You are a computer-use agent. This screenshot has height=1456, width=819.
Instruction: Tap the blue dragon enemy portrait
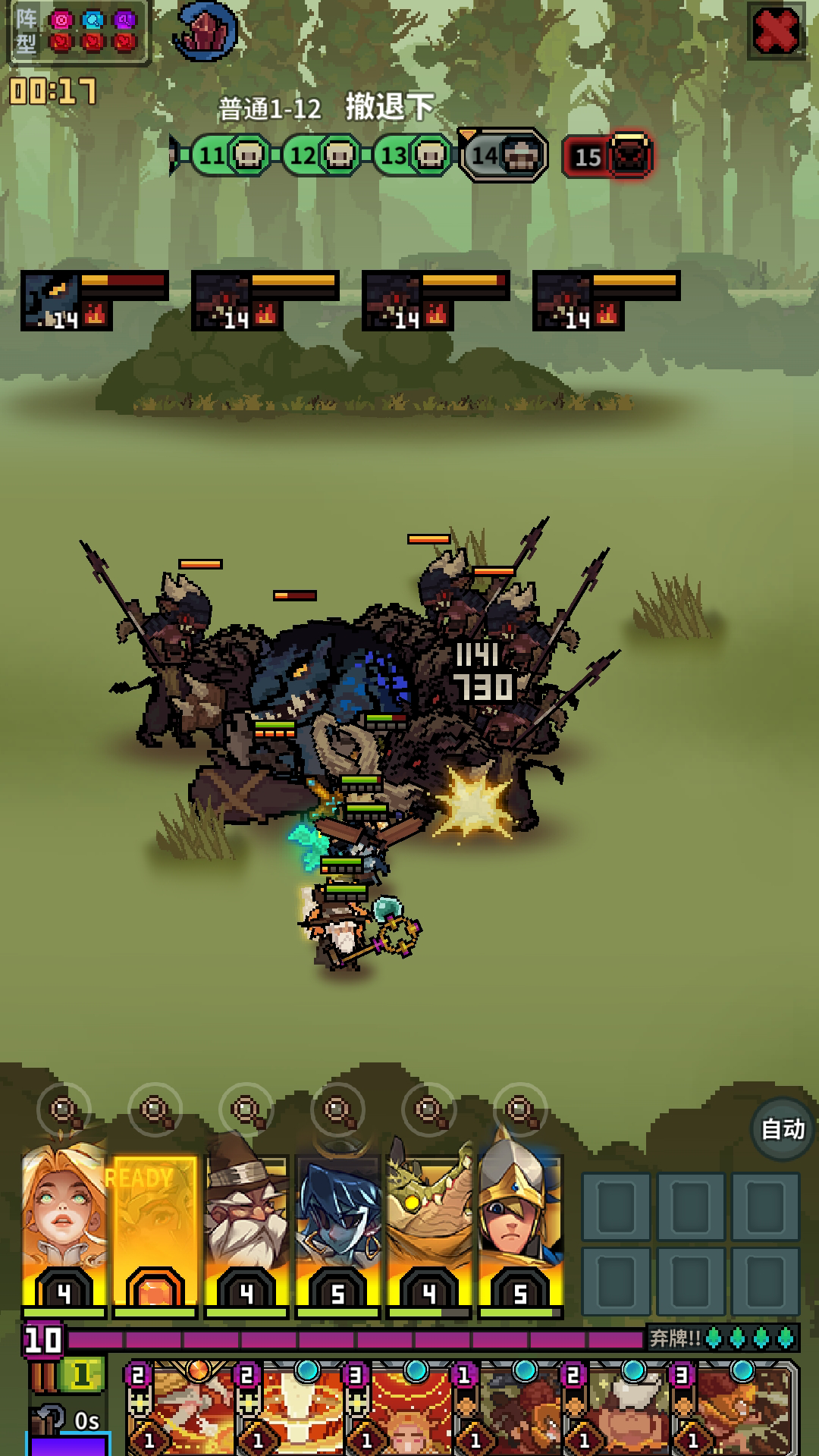point(50,301)
